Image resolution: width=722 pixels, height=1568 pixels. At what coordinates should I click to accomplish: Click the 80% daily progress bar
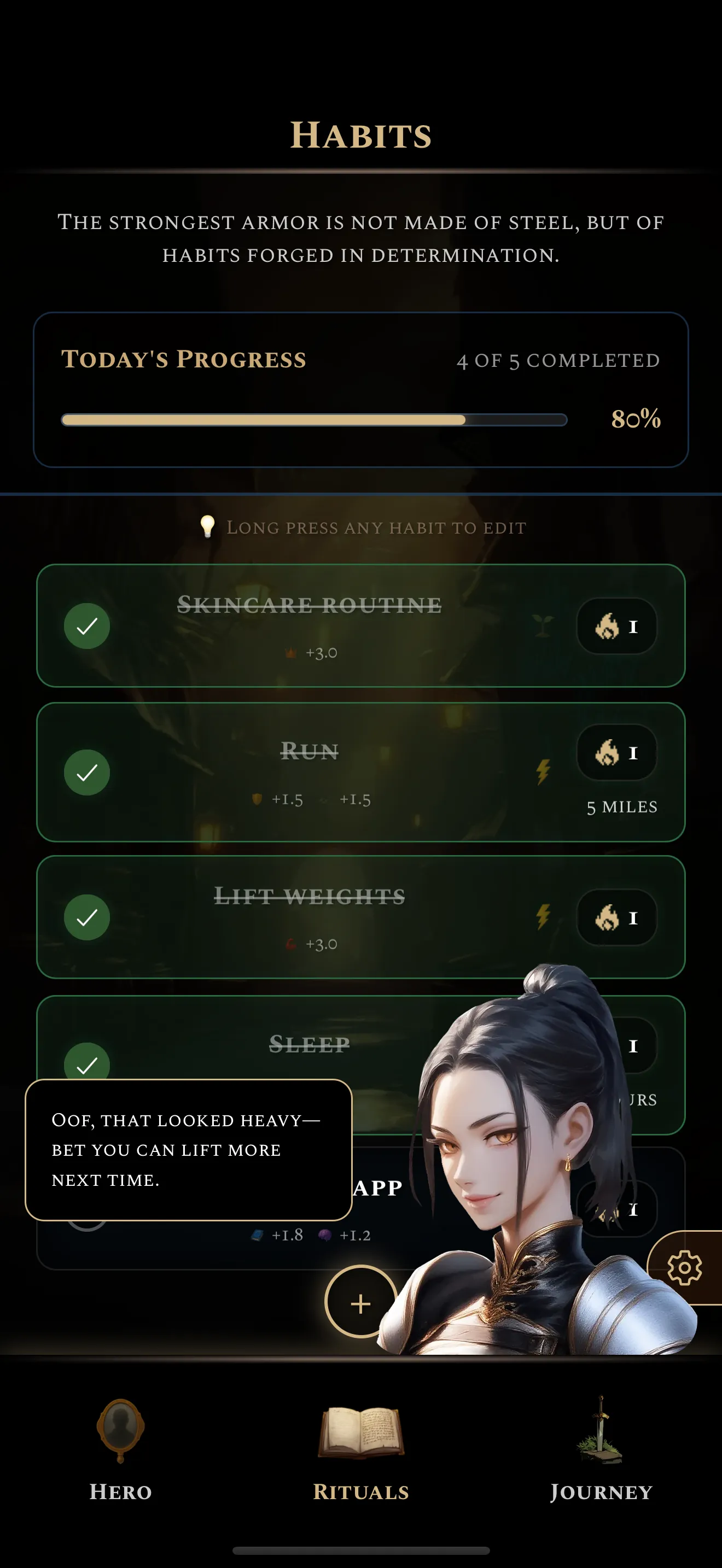(314, 420)
